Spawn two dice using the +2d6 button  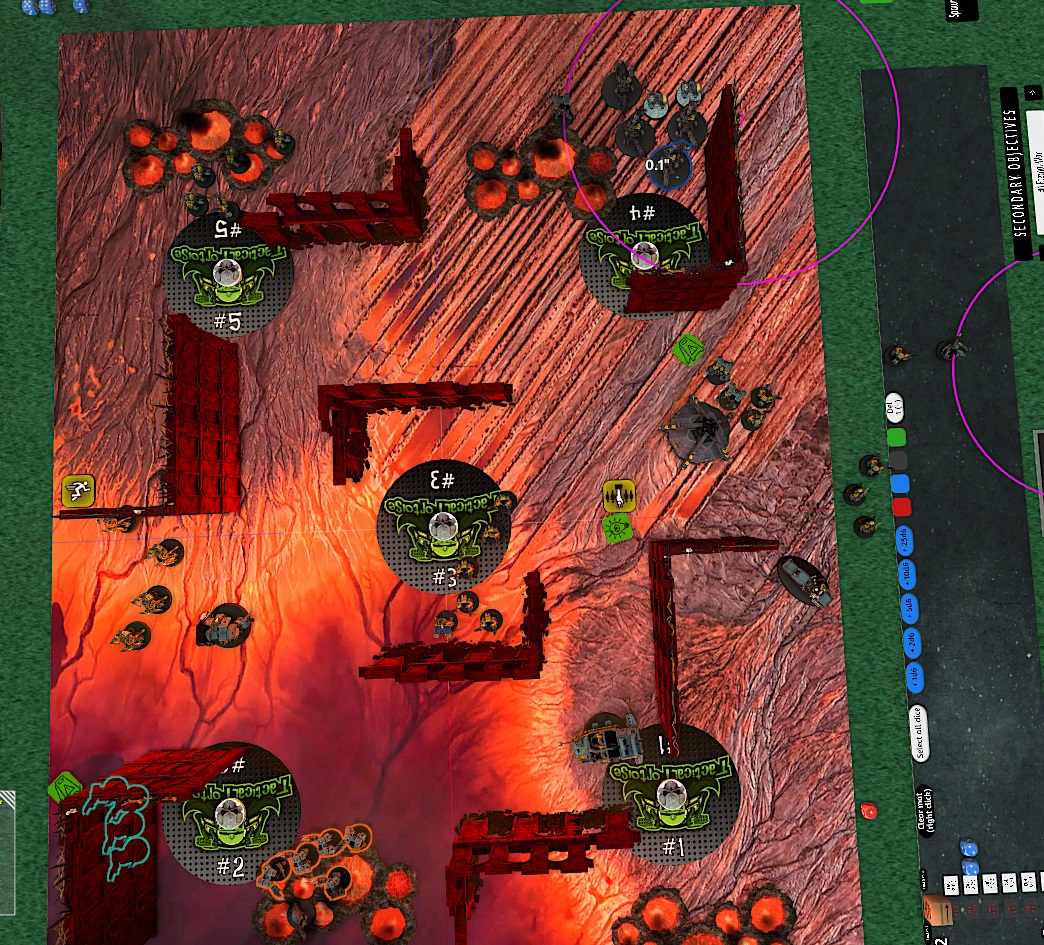[912, 643]
